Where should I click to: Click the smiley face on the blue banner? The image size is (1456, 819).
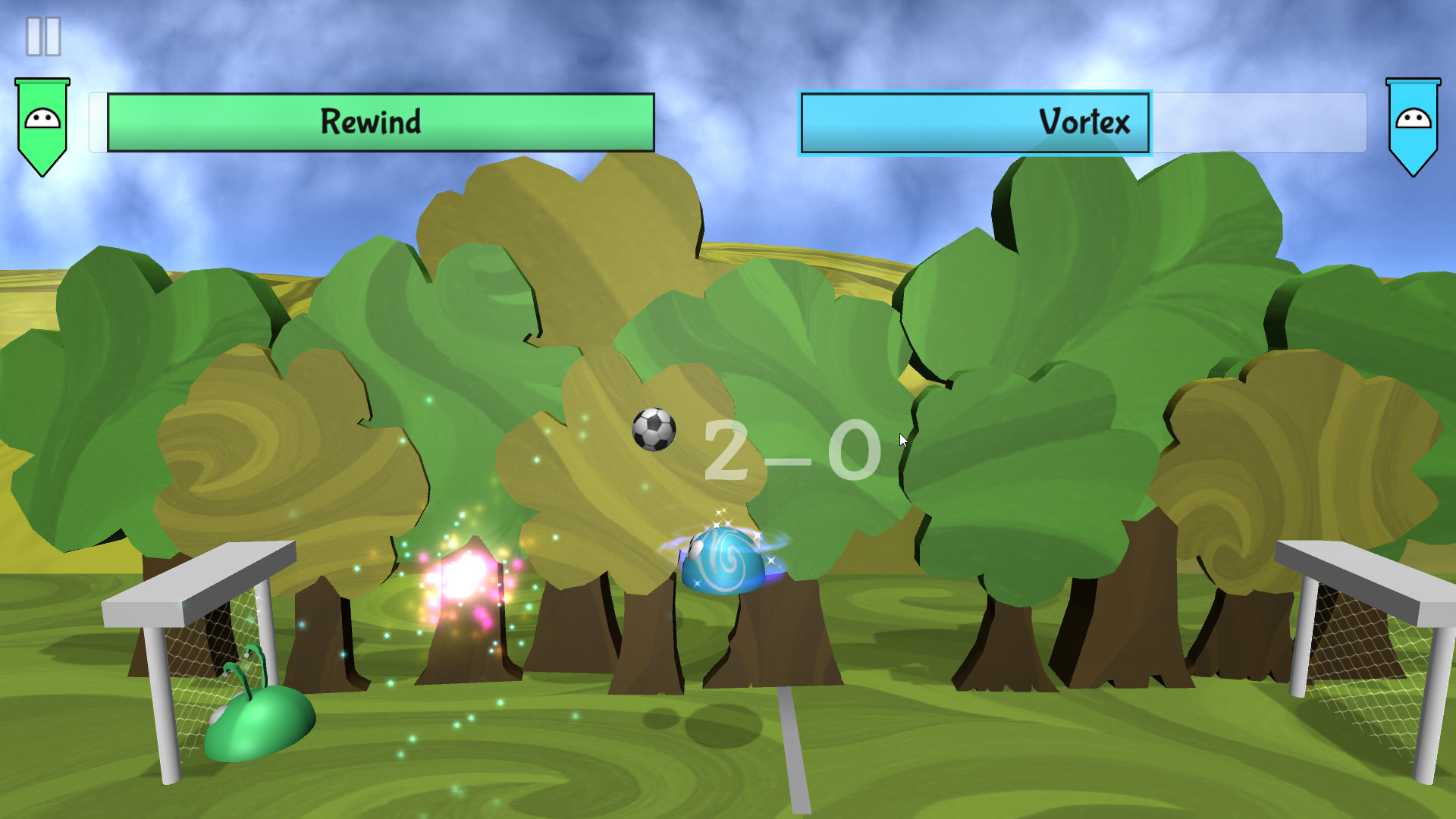1413,119
